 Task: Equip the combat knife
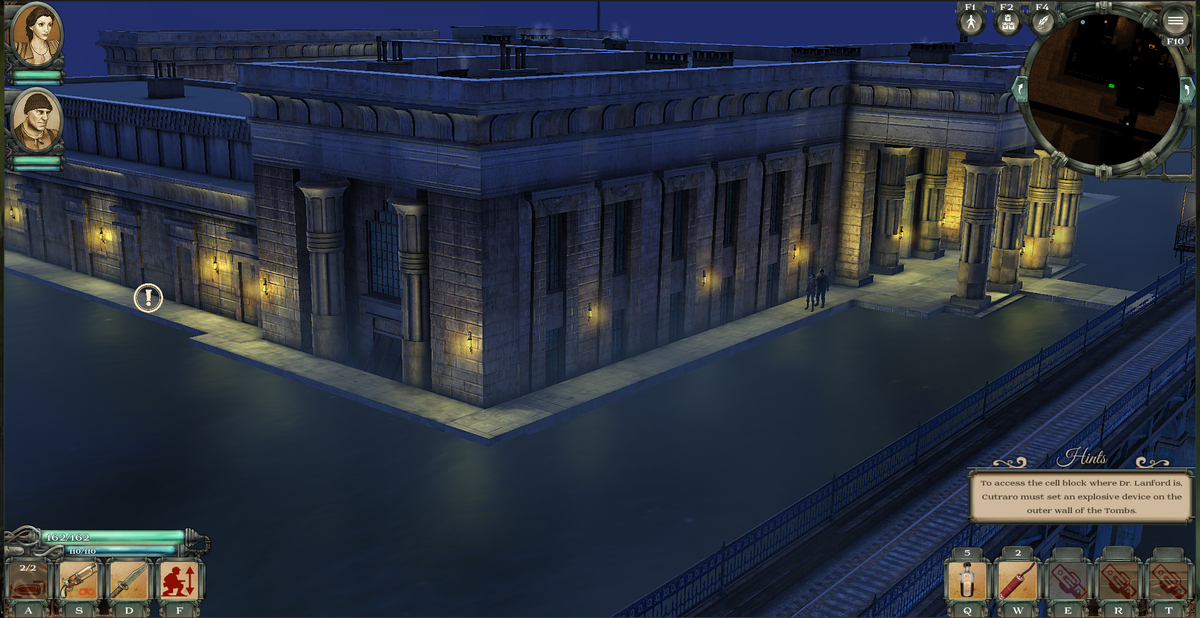129,580
